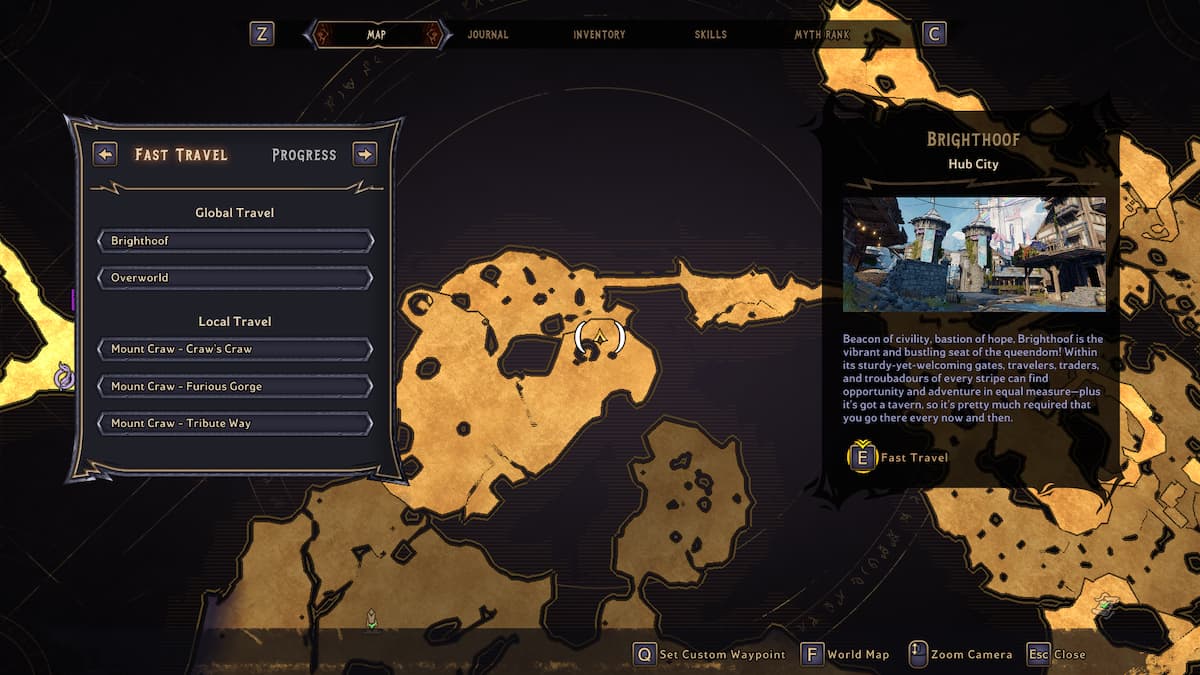Select Mount Craw - Tribute Way
The image size is (1200, 675).
pyautogui.click(x=235, y=423)
